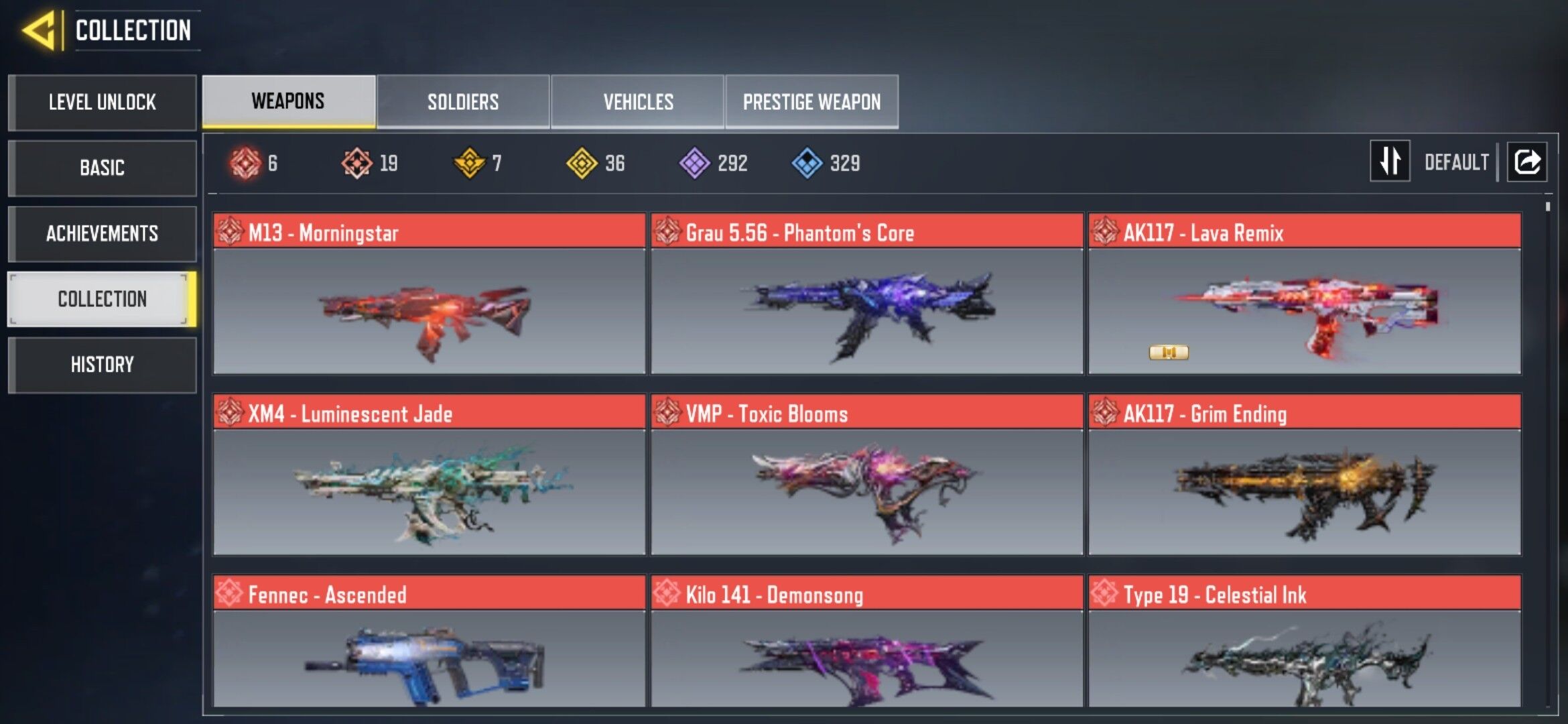Click the Achievements button in the sidebar
1568x724 pixels.
click(101, 234)
